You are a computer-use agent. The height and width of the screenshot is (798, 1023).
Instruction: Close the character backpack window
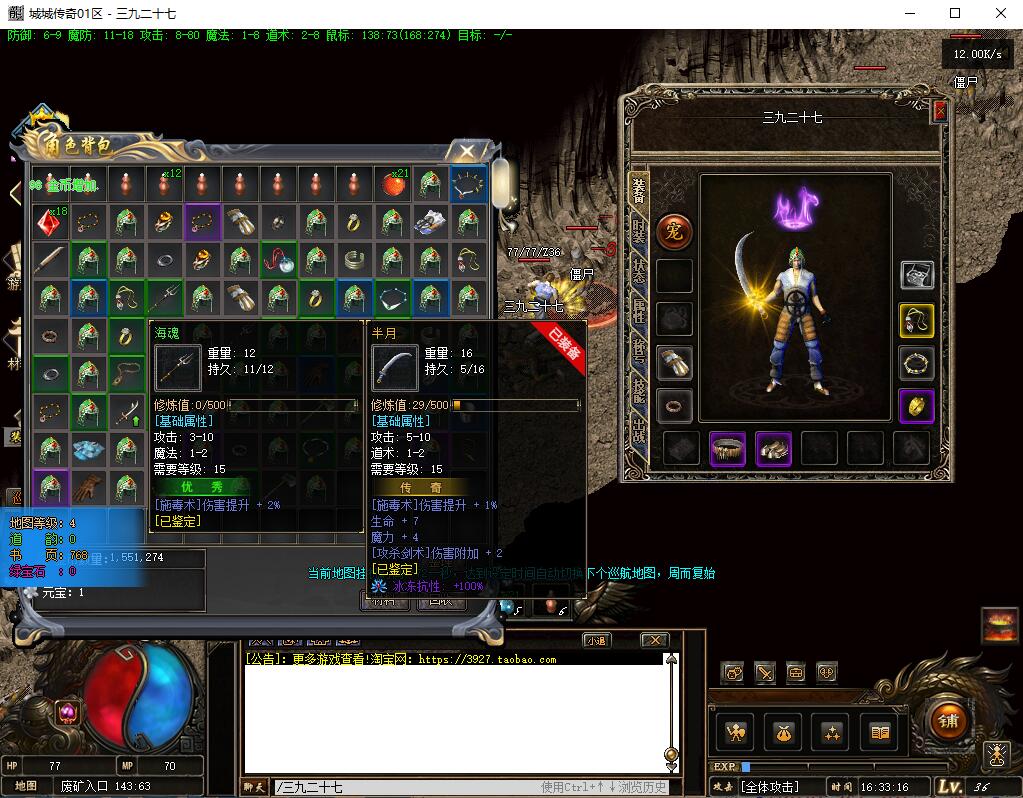point(466,151)
